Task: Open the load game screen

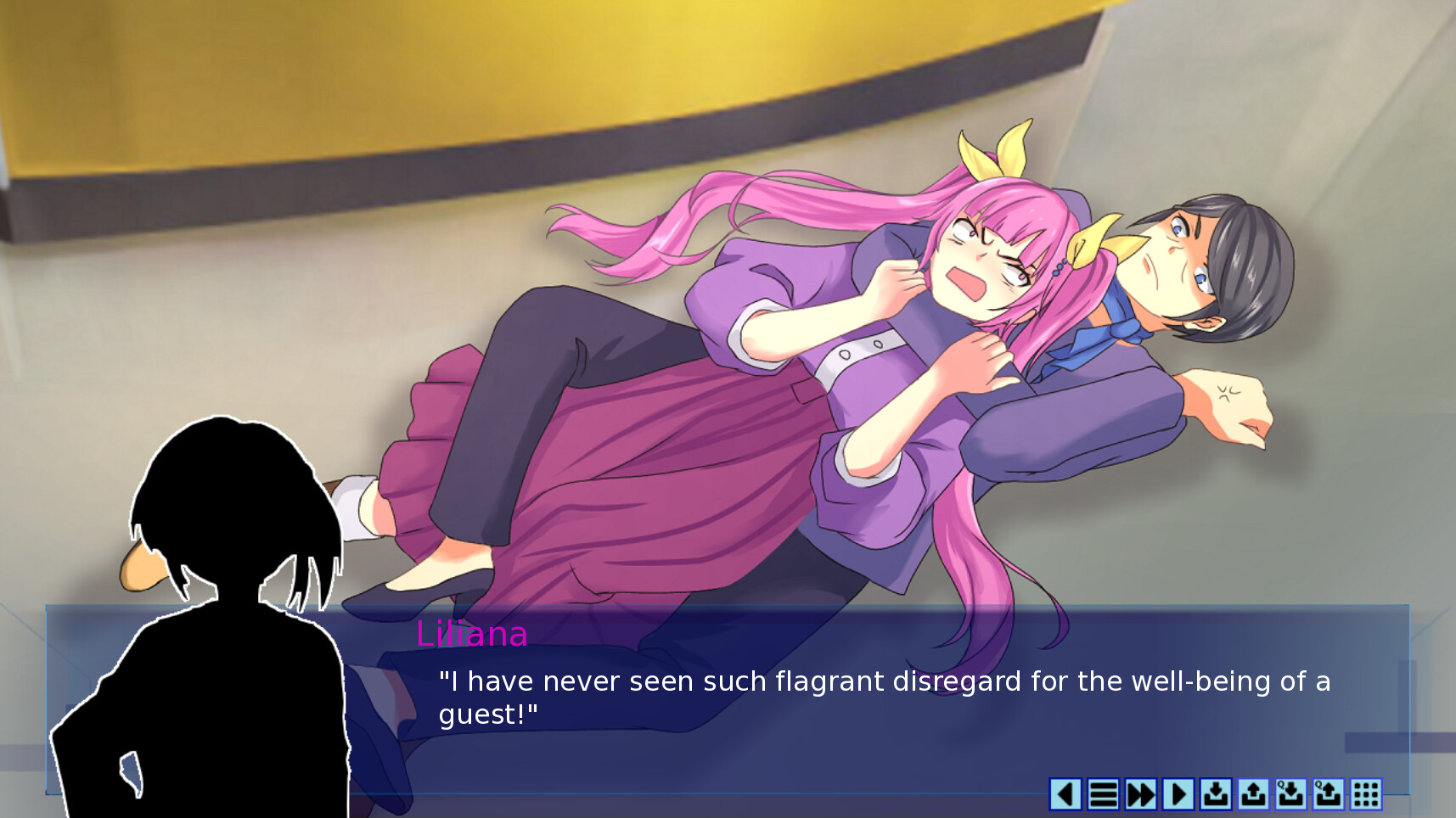Action: [1253, 796]
